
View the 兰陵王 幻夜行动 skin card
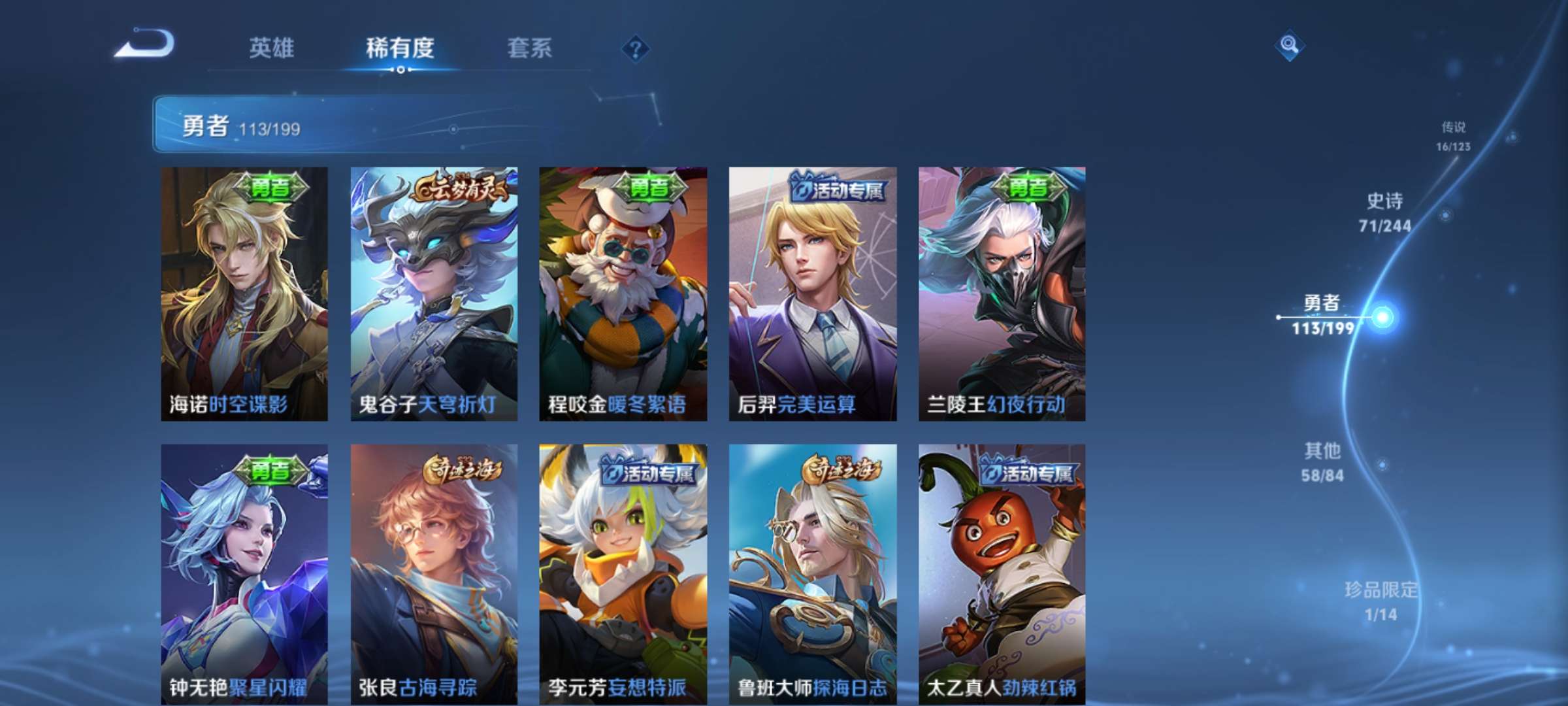tap(1002, 294)
